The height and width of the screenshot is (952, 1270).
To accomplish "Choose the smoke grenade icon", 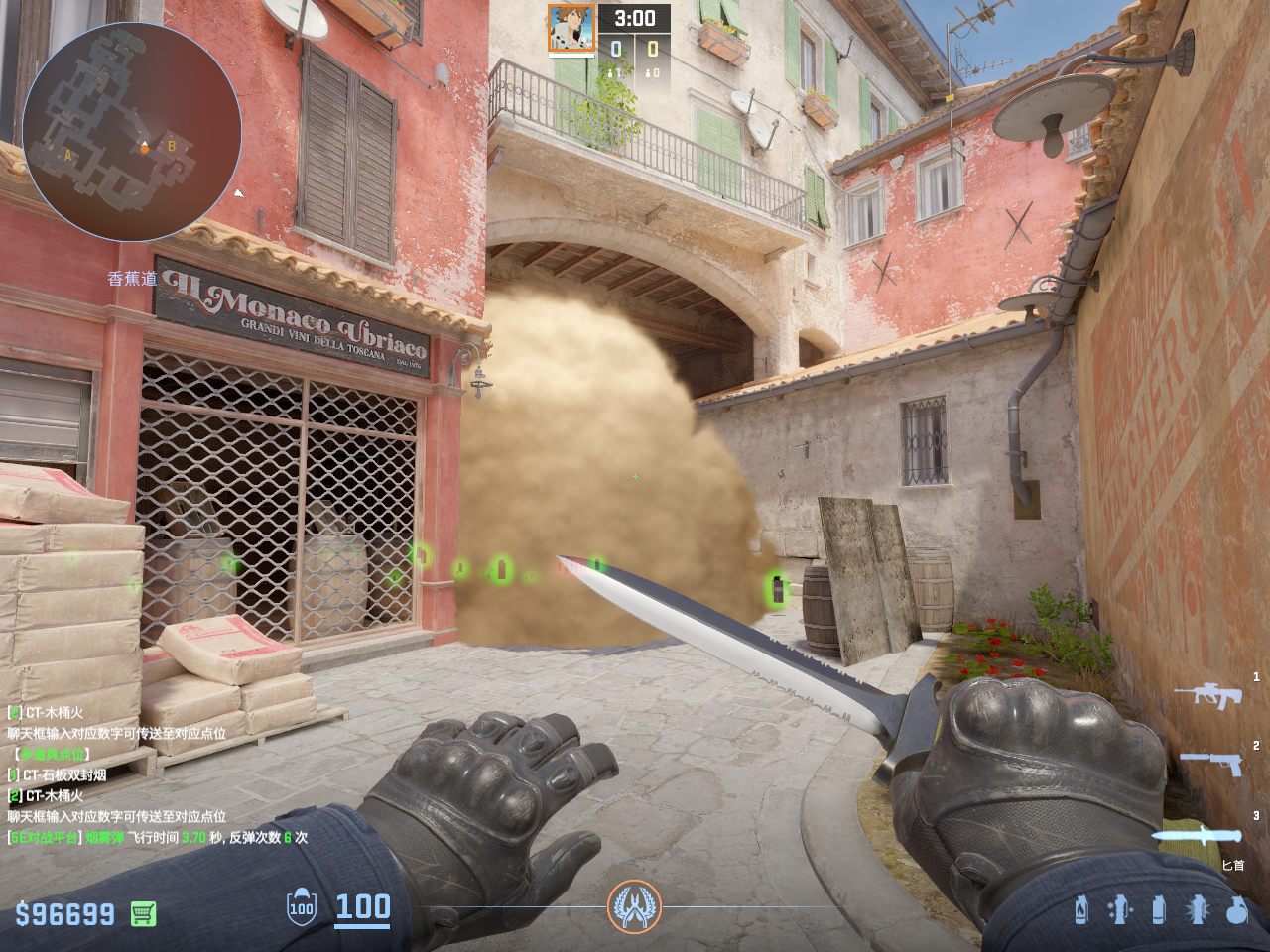I will click(x=1159, y=909).
